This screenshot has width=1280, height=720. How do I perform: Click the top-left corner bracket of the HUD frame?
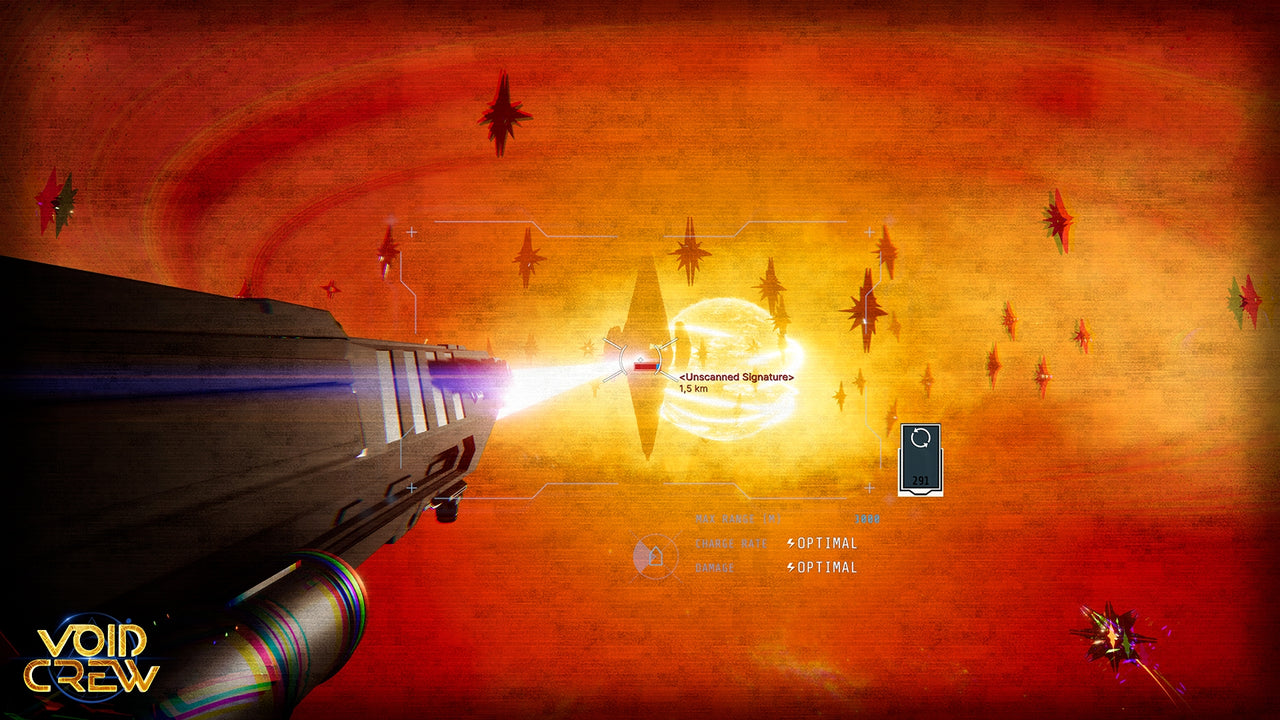point(412,231)
